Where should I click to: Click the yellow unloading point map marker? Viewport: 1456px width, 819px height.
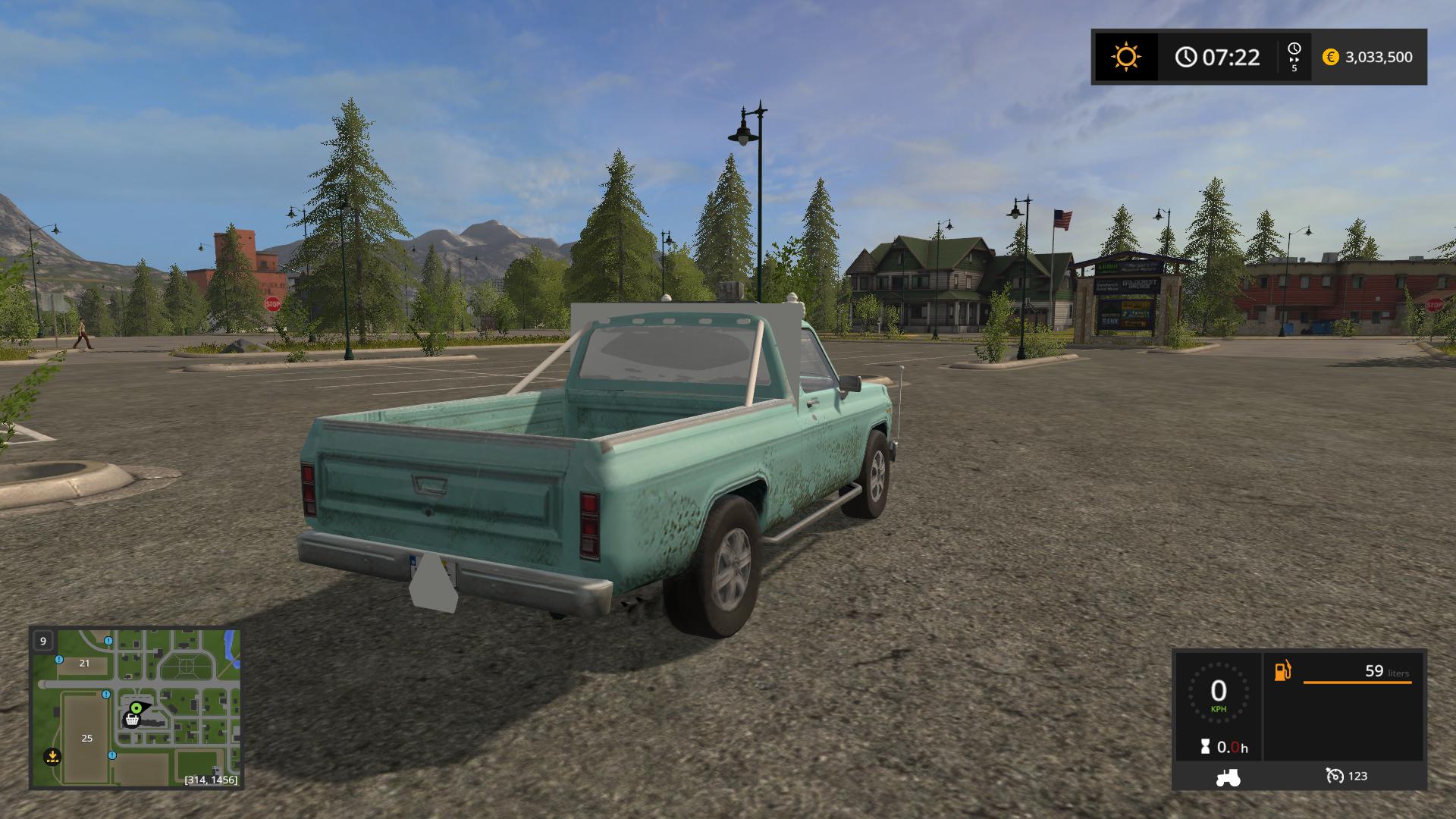point(52,755)
